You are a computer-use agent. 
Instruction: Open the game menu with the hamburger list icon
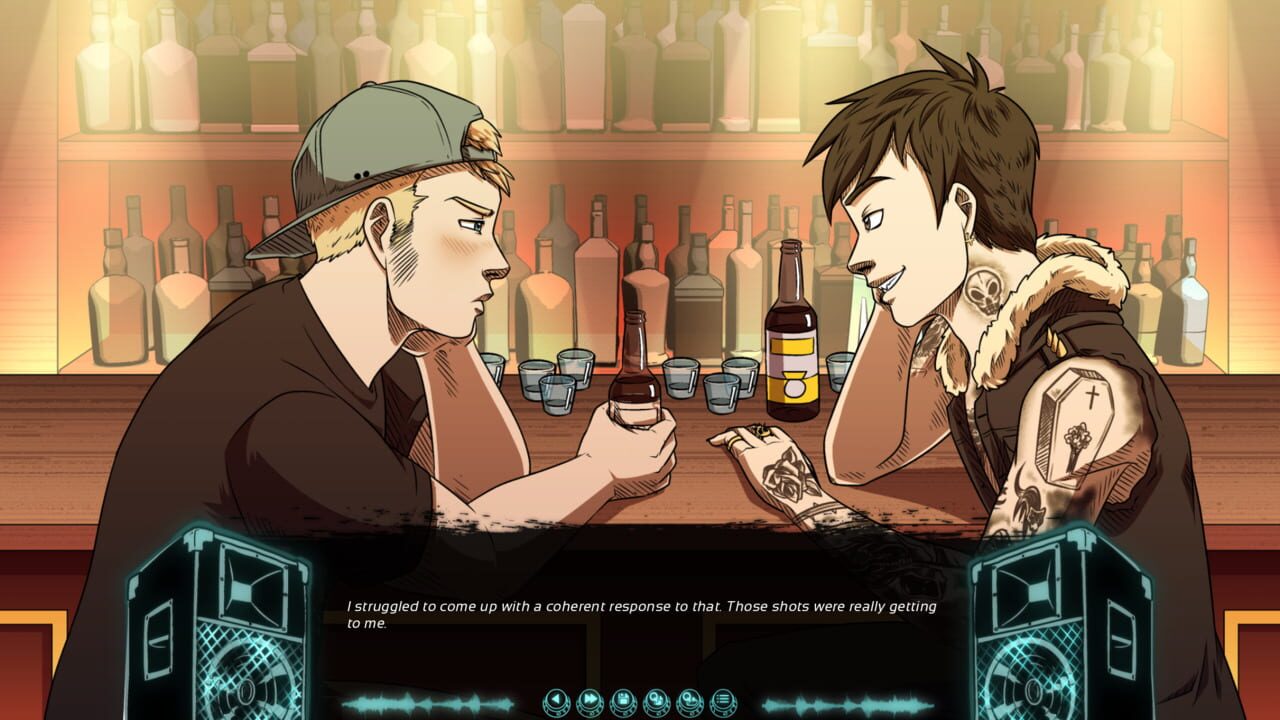723,700
